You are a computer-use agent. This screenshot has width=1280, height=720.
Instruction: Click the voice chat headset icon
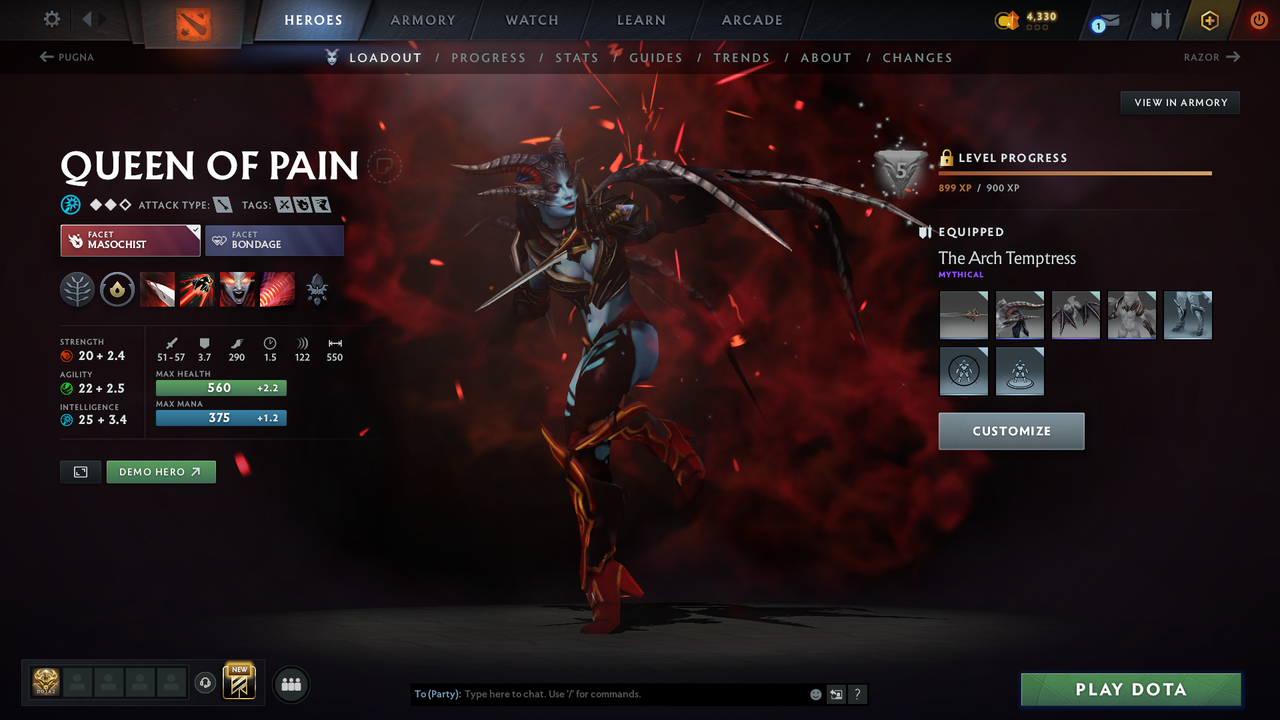[x=207, y=682]
